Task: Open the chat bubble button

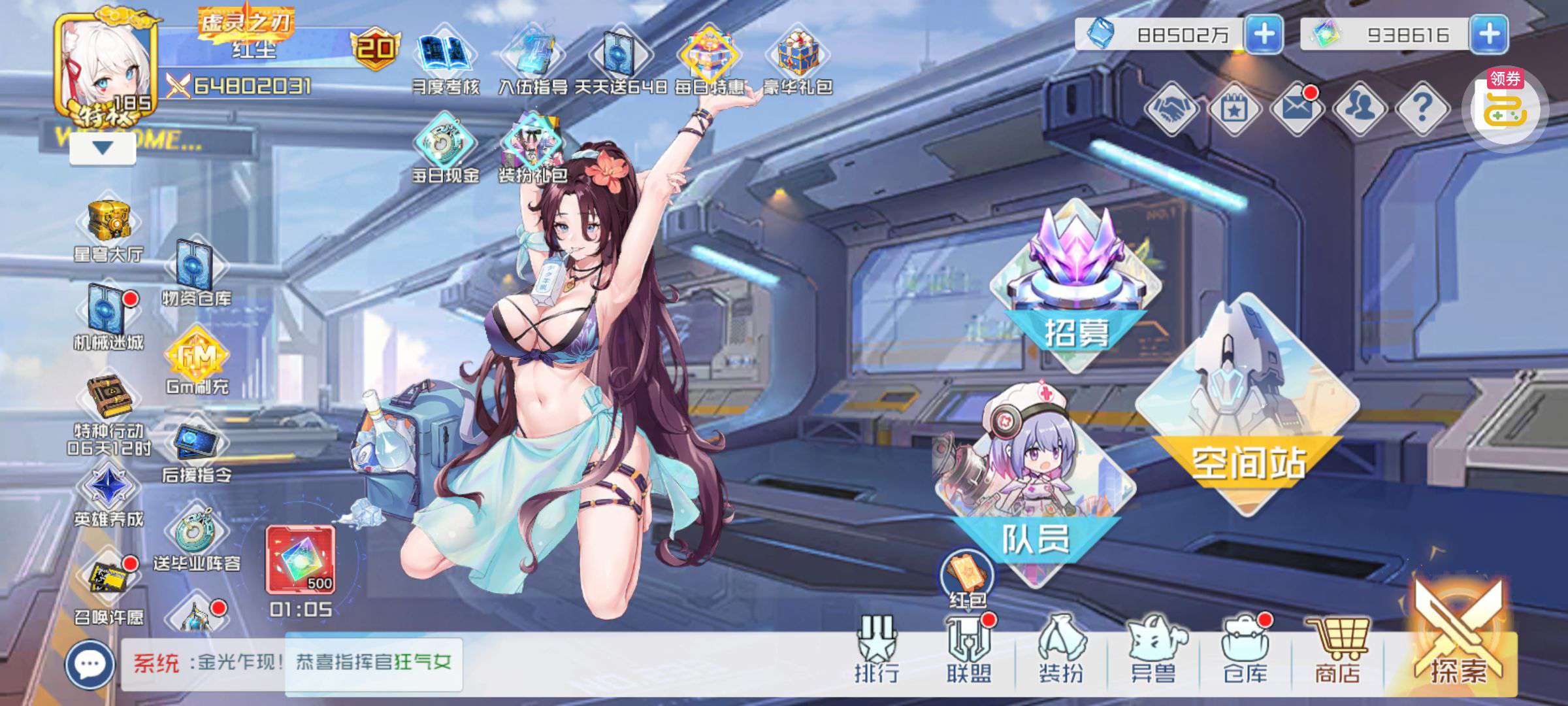Action: click(x=90, y=665)
